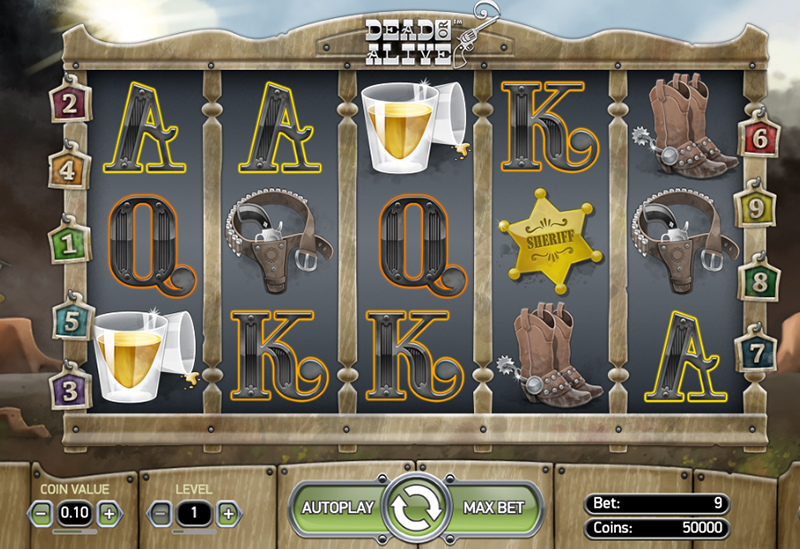Choose payline tag number 4

pos(68,171)
